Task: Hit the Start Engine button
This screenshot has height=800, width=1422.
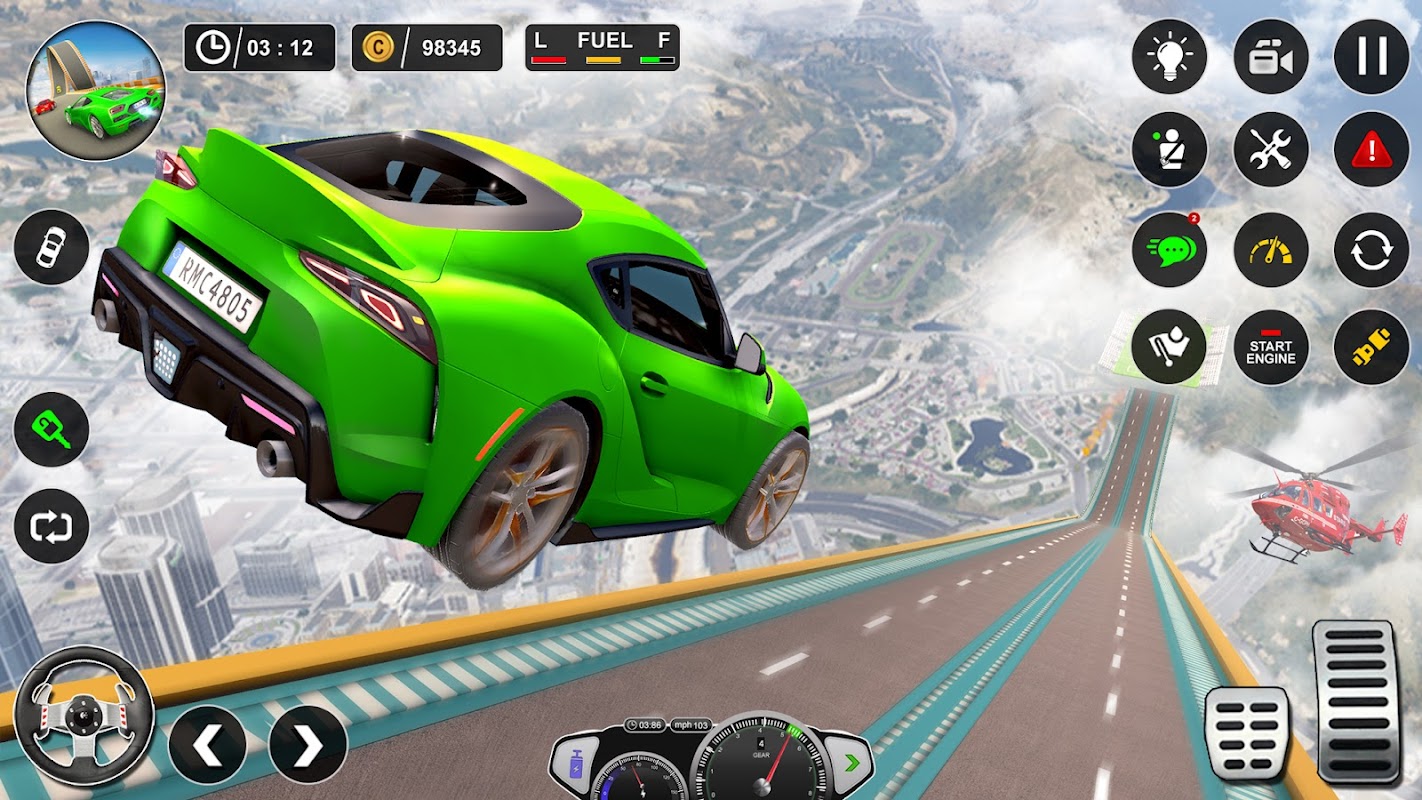Action: [x=1271, y=347]
